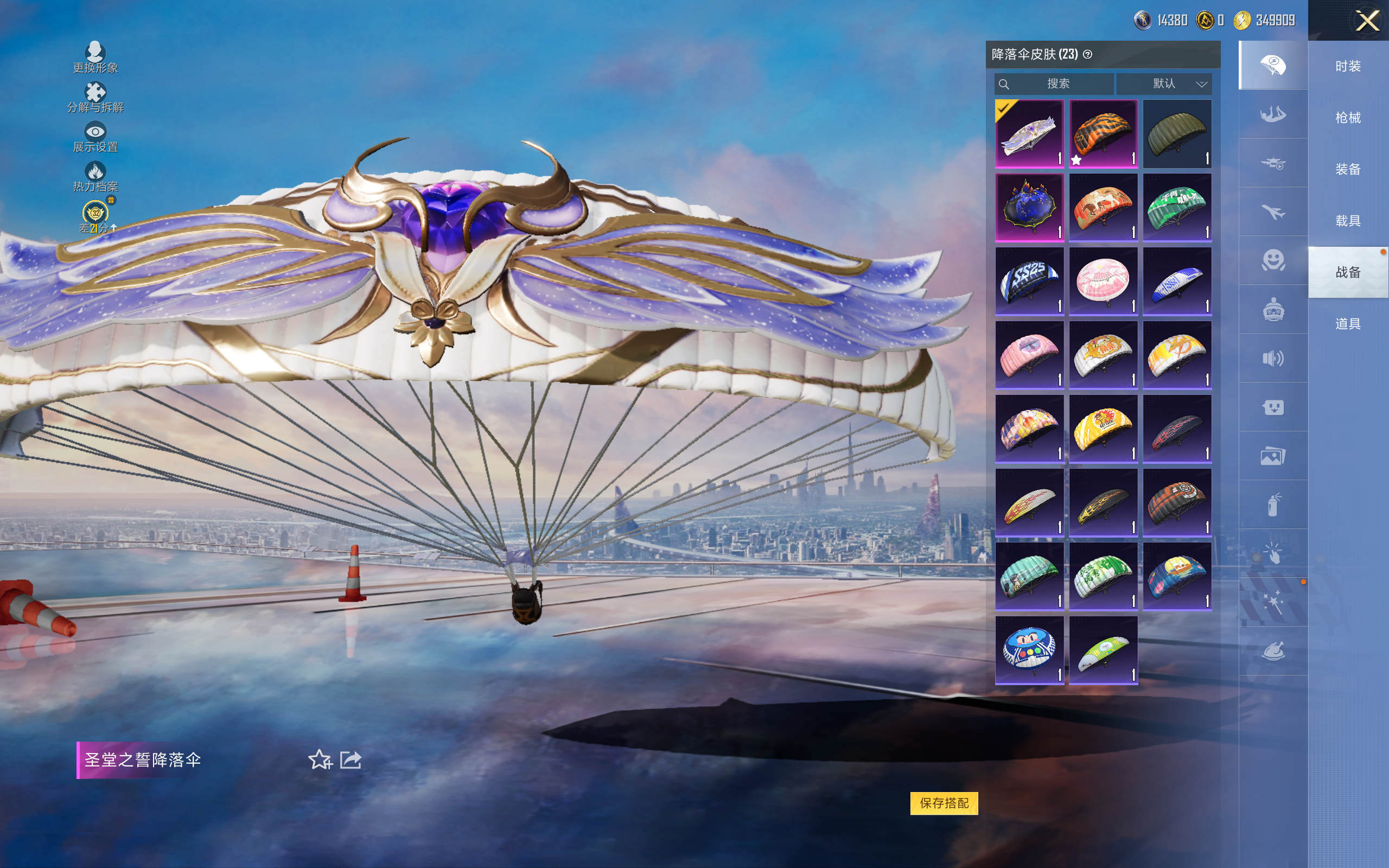Open the speaker voice subcategory
The width and height of the screenshot is (1389, 868).
[x=1272, y=358]
